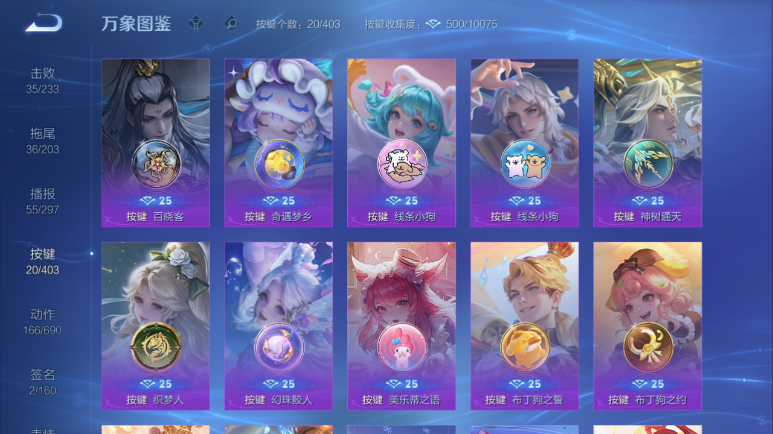Switch to the 动作 category tab
This screenshot has width=773, height=434.
42,321
